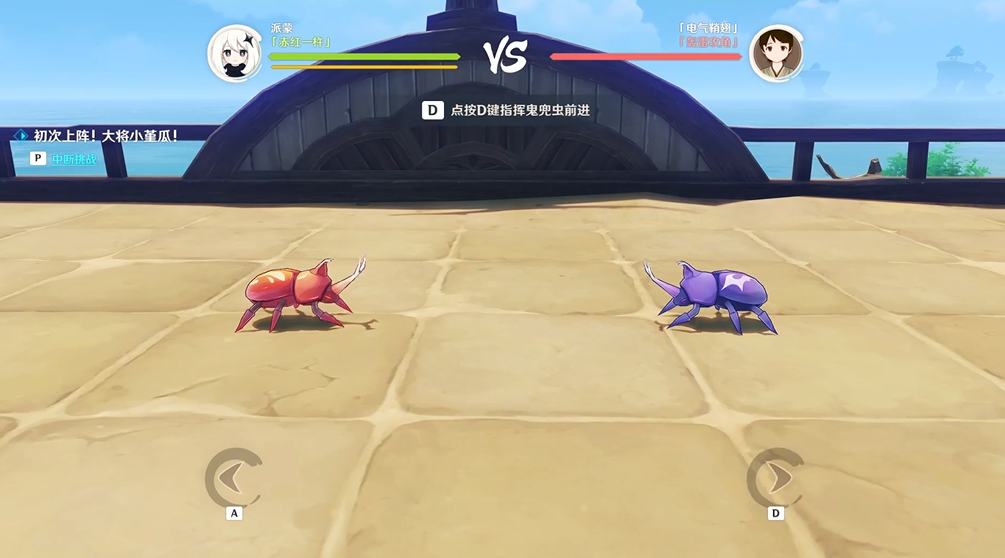The image size is (1005, 558).
Task: Open the 初次上阵 challenge tracker title
Action: click(x=105, y=135)
